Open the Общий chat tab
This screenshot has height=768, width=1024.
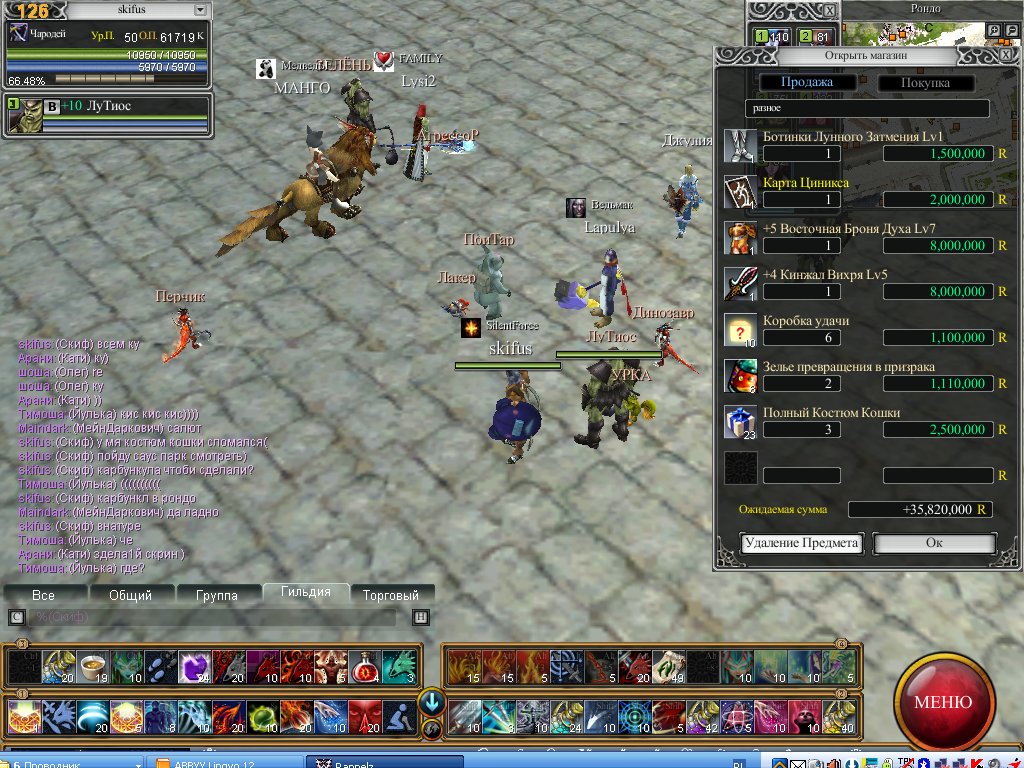[x=130, y=595]
